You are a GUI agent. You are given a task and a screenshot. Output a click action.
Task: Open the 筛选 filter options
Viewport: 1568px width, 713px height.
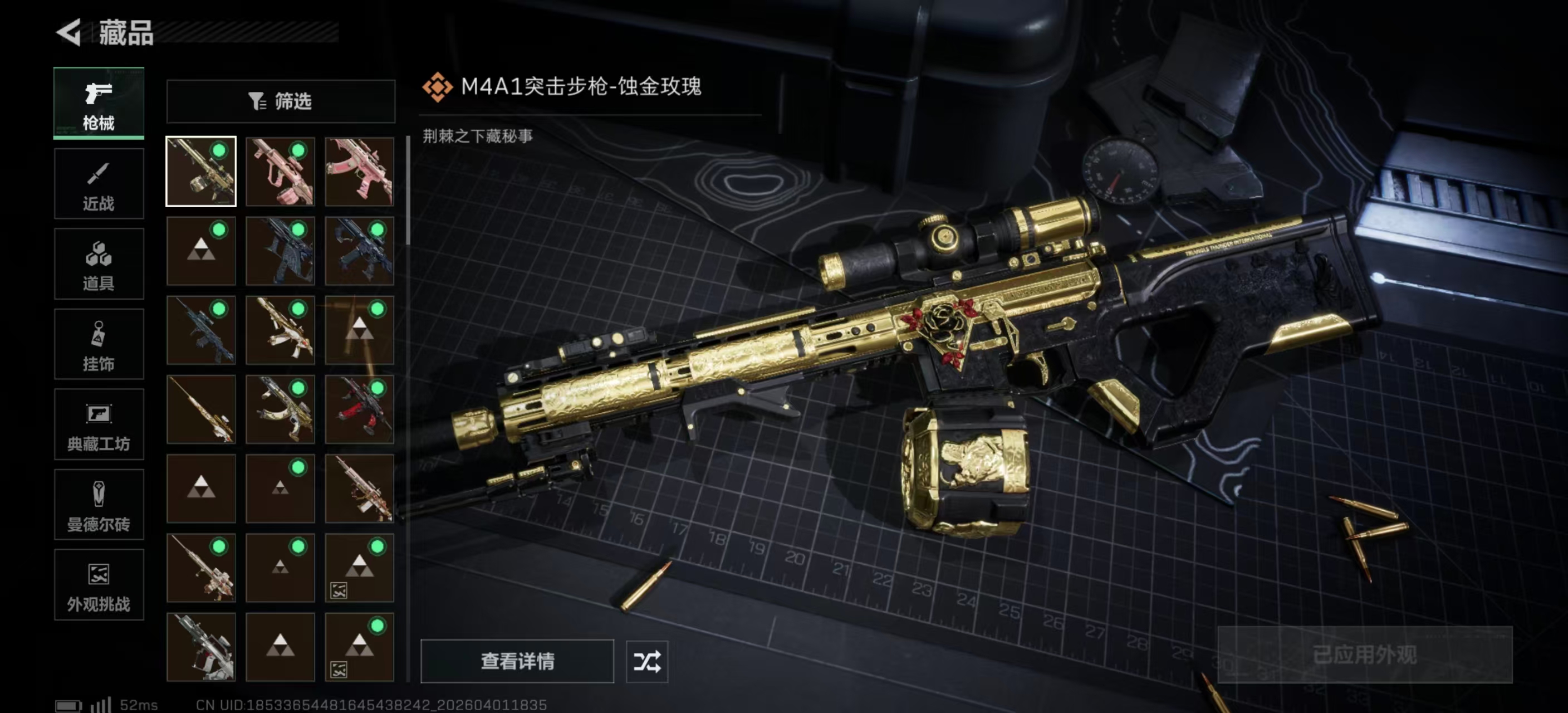(280, 101)
